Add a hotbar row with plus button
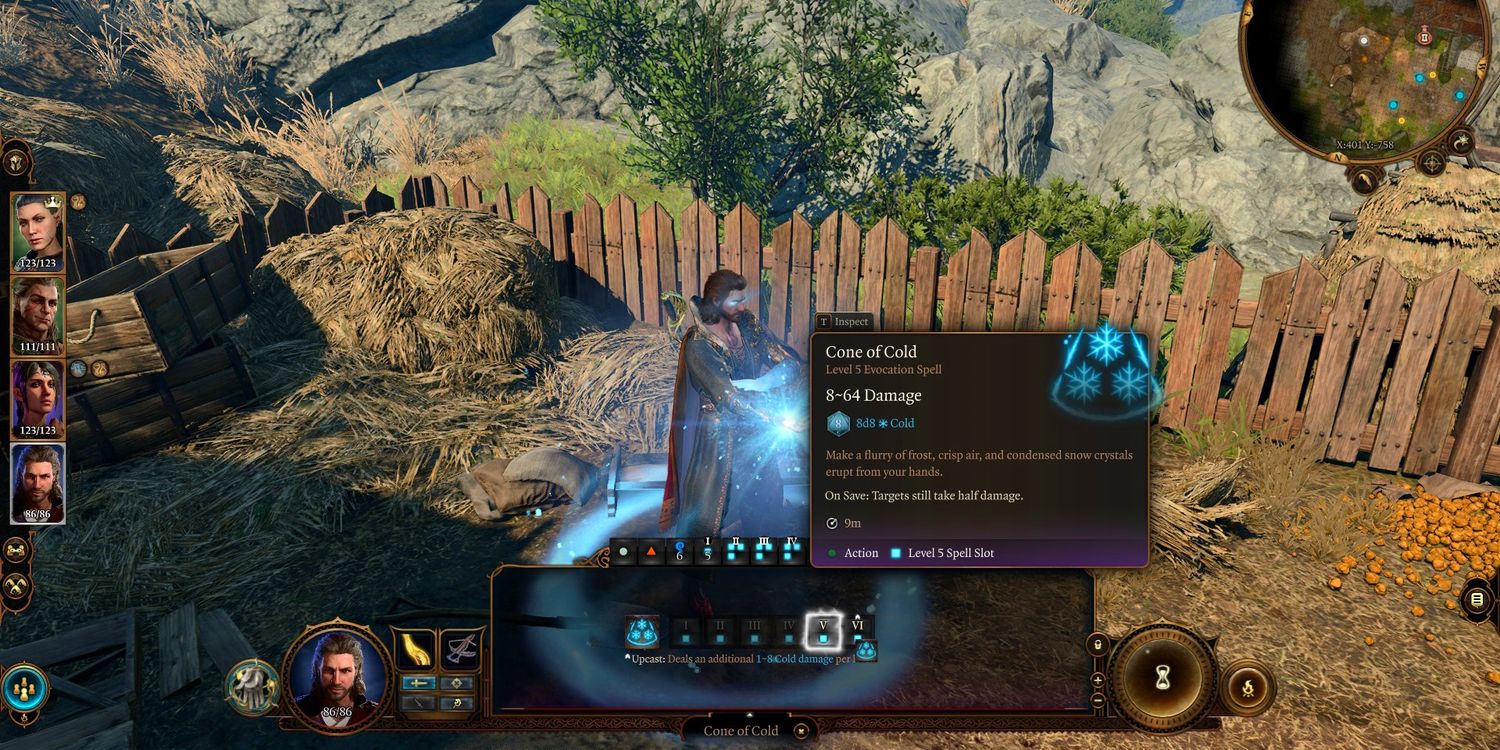This screenshot has width=1500, height=750. (x=1098, y=680)
